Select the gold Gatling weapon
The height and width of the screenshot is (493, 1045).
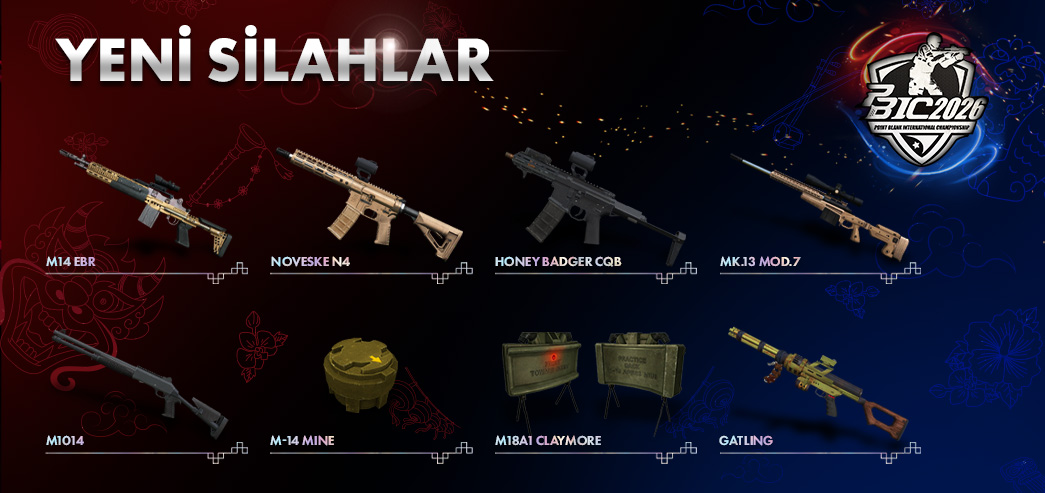pyautogui.click(x=815, y=380)
